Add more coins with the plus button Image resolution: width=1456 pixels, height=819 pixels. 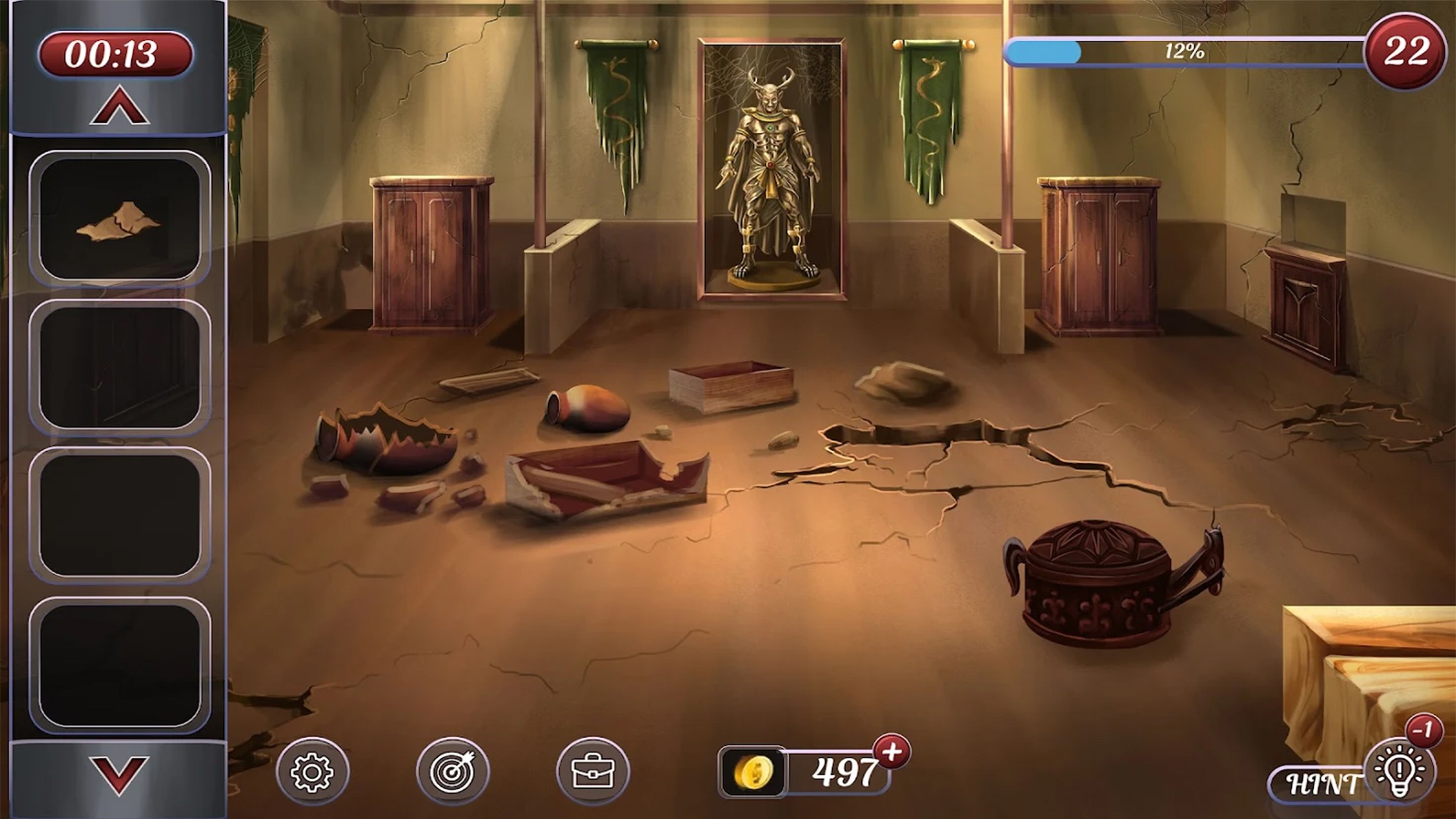click(892, 752)
